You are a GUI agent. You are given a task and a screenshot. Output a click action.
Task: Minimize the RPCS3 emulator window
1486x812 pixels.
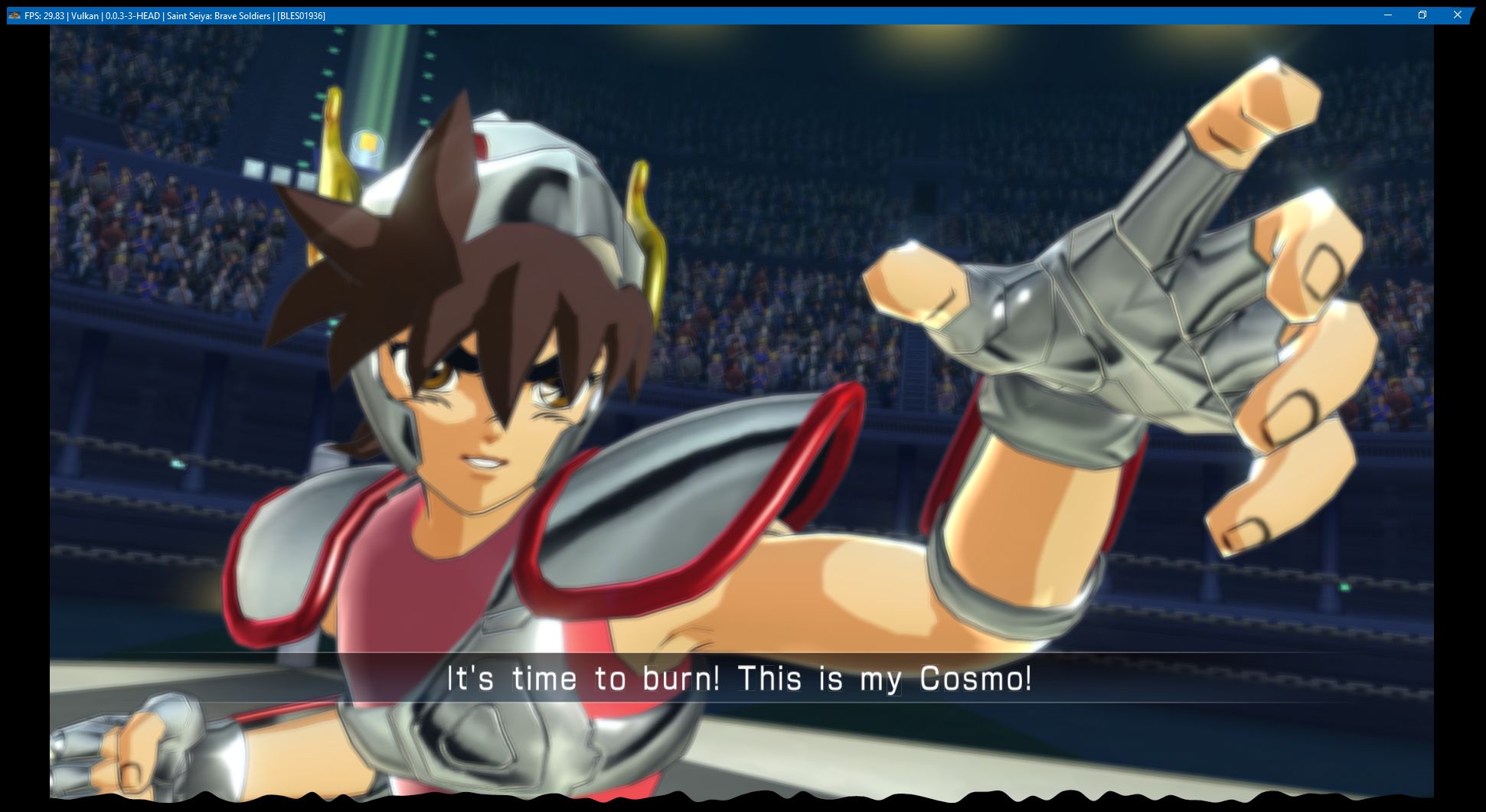click(1388, 14)
